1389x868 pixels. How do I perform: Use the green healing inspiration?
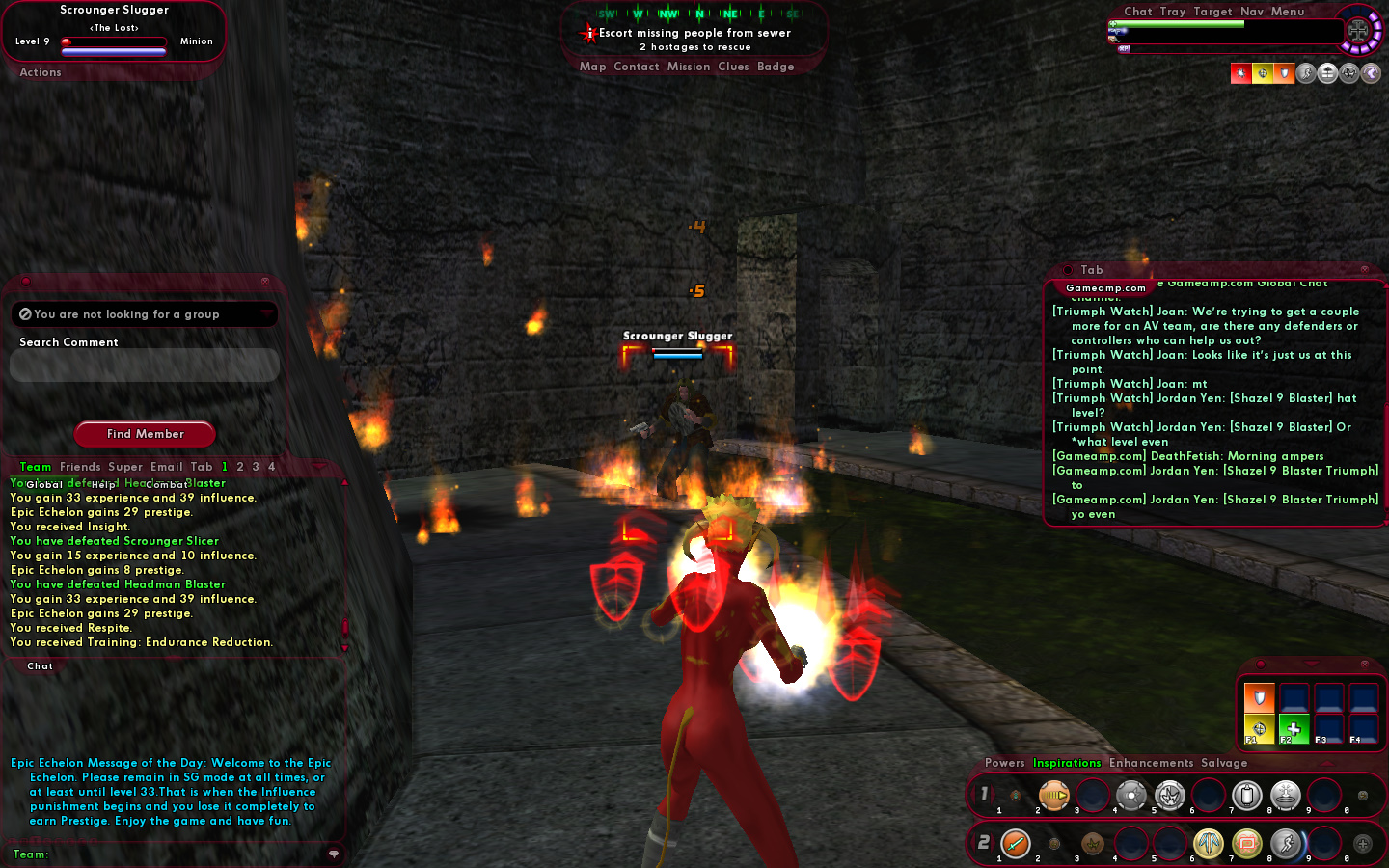[x=1294, y=728]
